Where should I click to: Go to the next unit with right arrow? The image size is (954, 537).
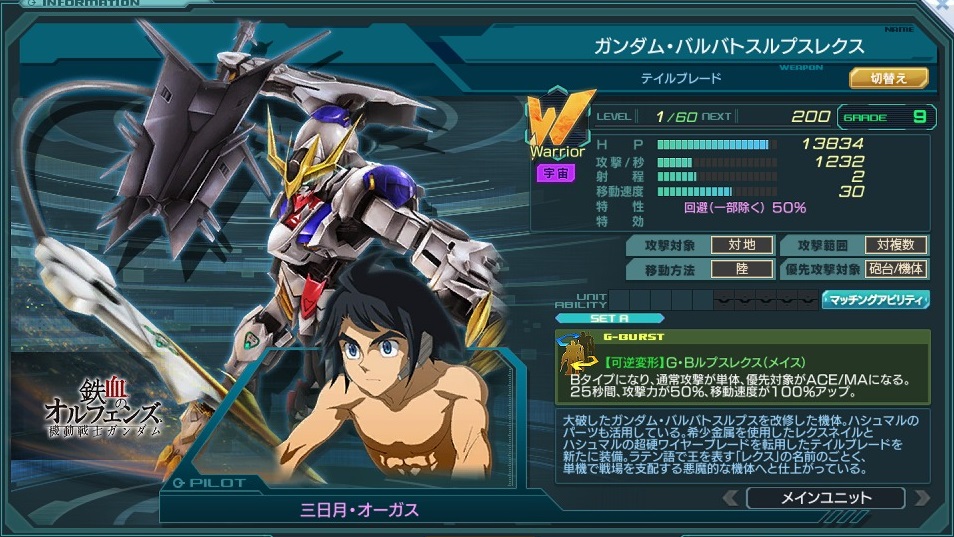pos(922,498)
